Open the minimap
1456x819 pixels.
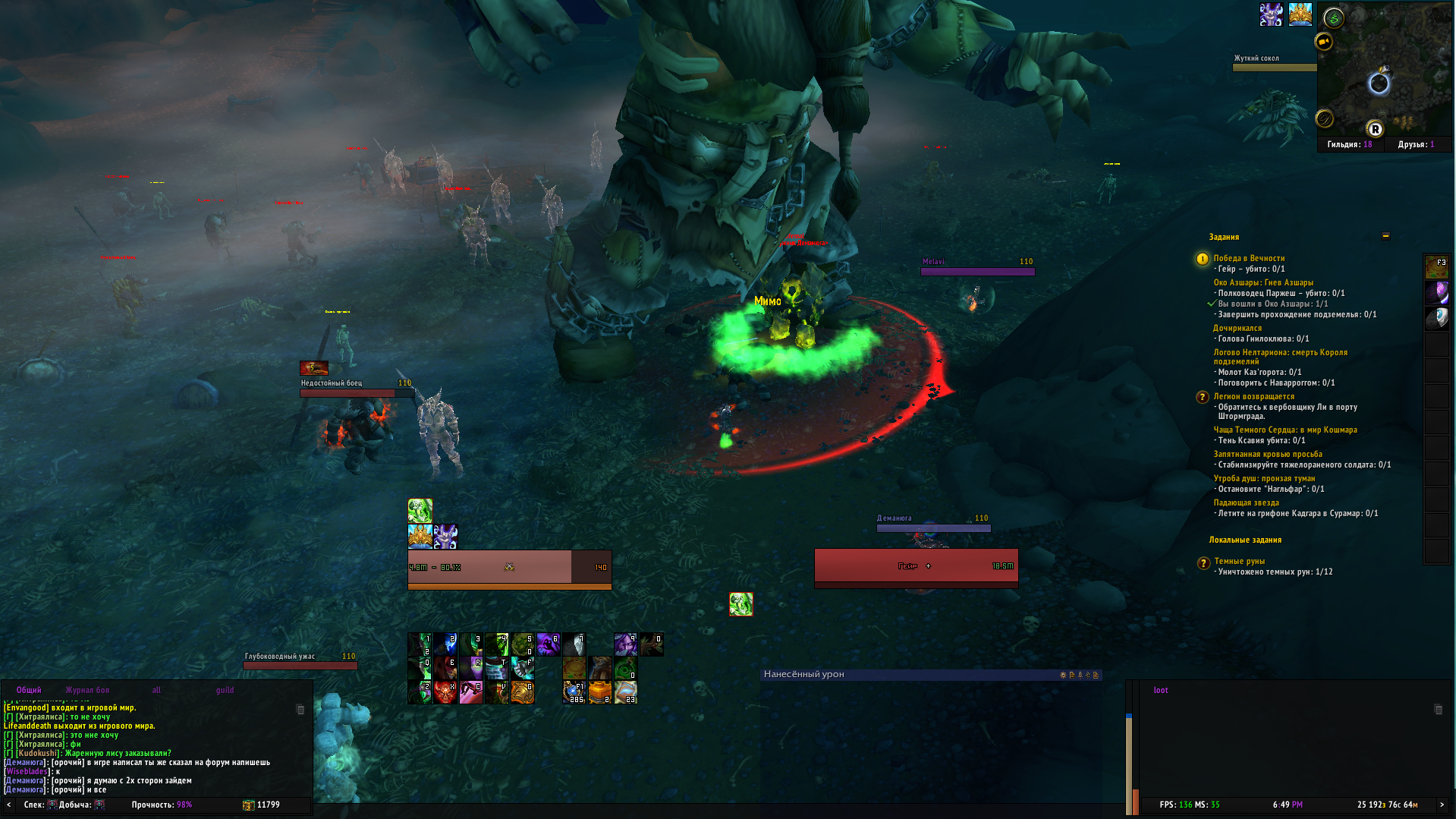(1385, 71)
